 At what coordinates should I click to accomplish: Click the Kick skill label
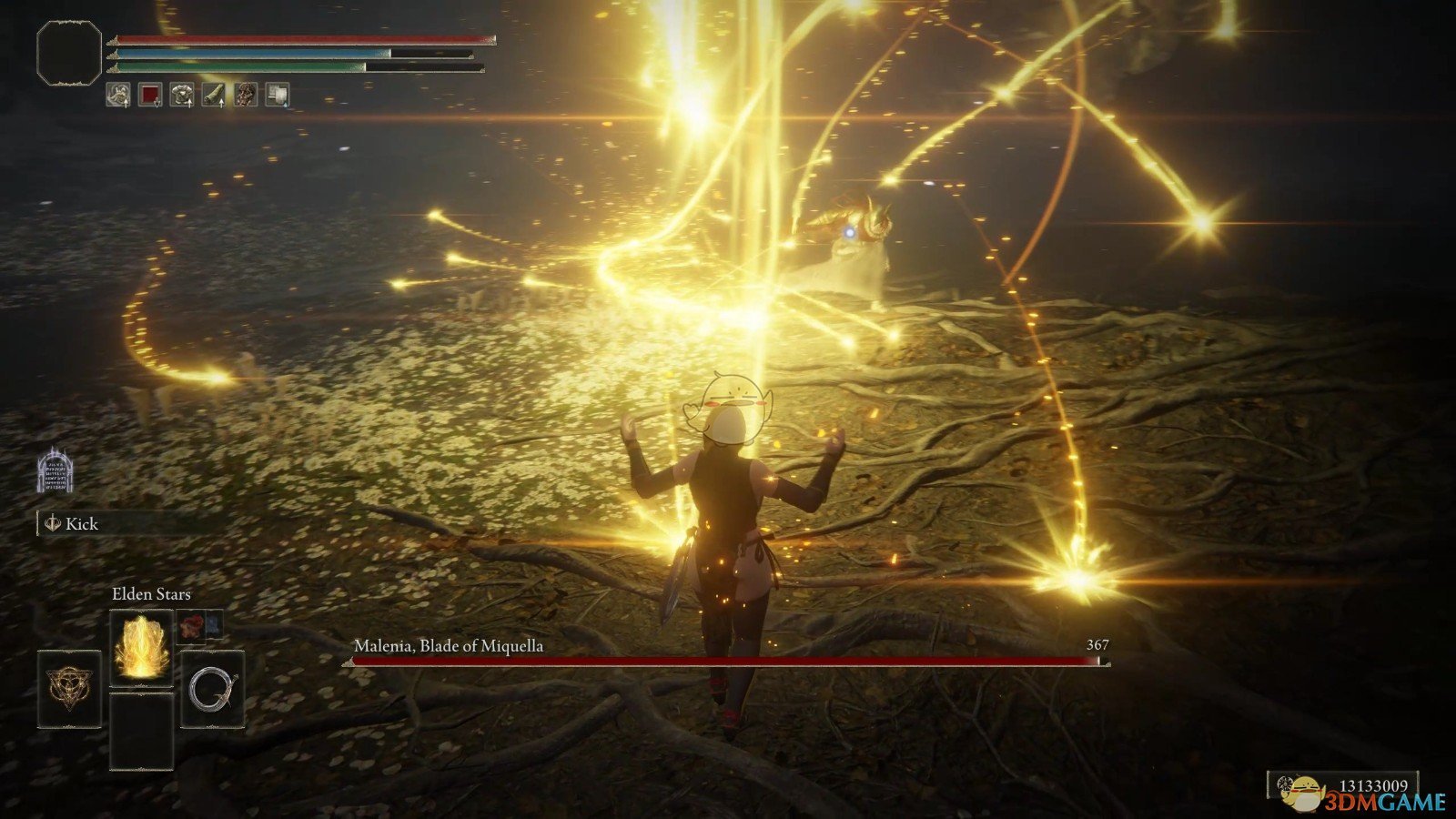(x=81, y=523)
